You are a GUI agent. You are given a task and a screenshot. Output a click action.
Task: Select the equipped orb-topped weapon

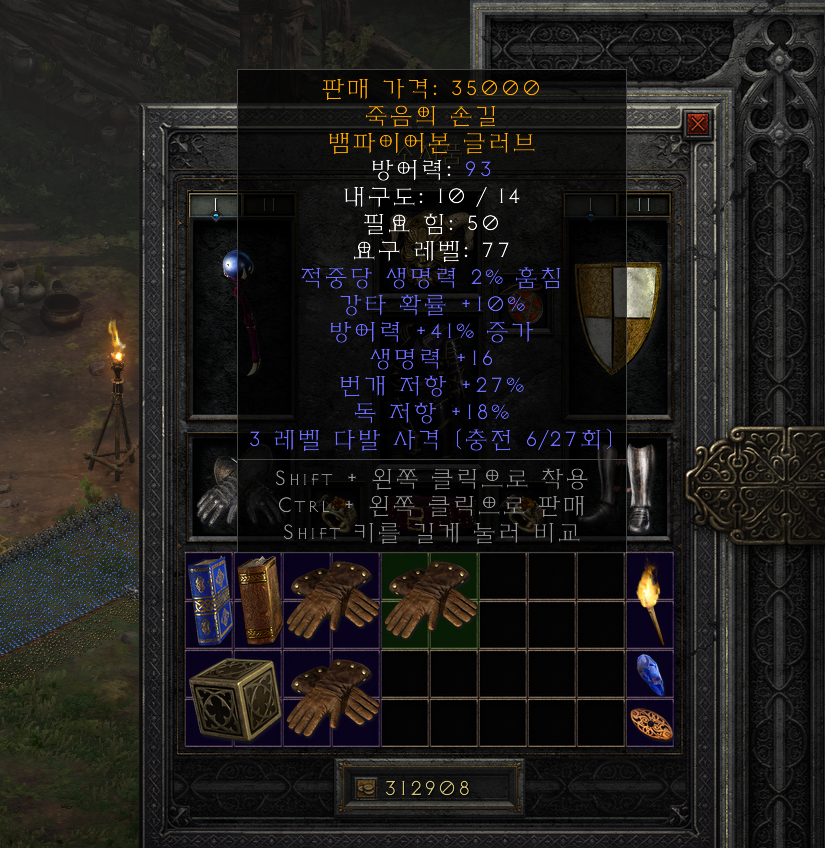pos(241,310)
